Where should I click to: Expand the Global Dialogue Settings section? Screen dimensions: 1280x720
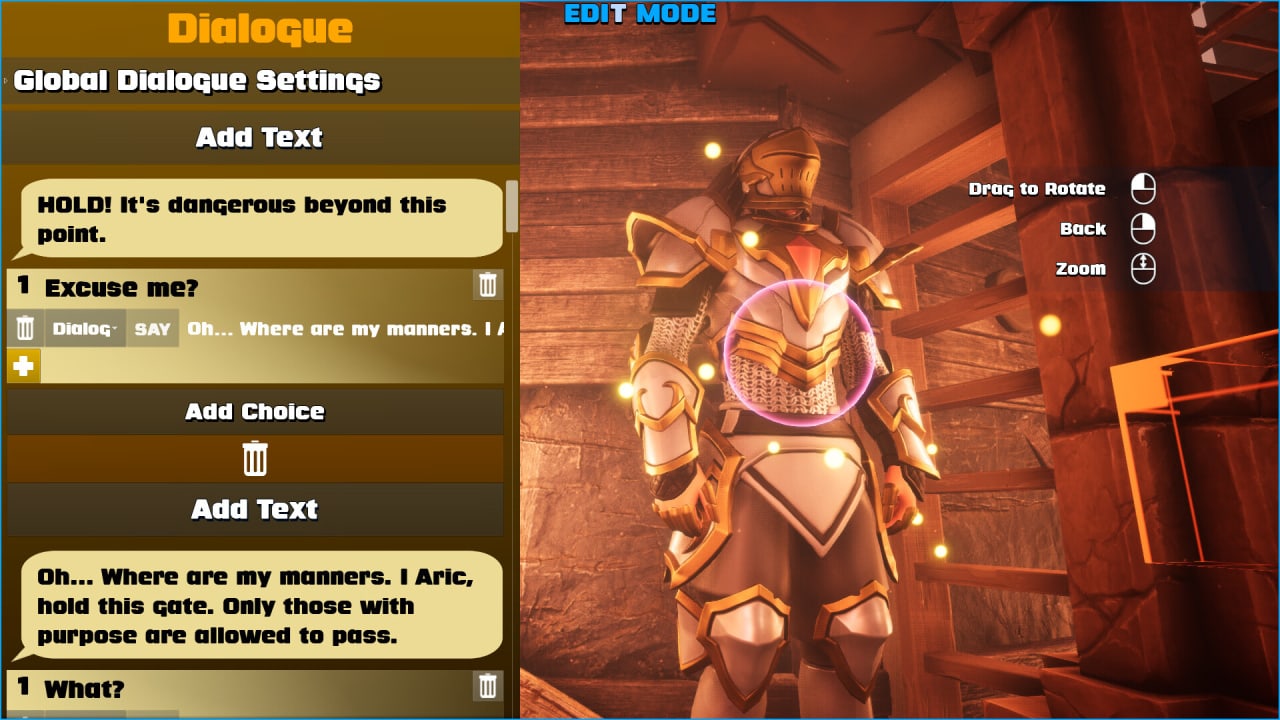[197, 81]
